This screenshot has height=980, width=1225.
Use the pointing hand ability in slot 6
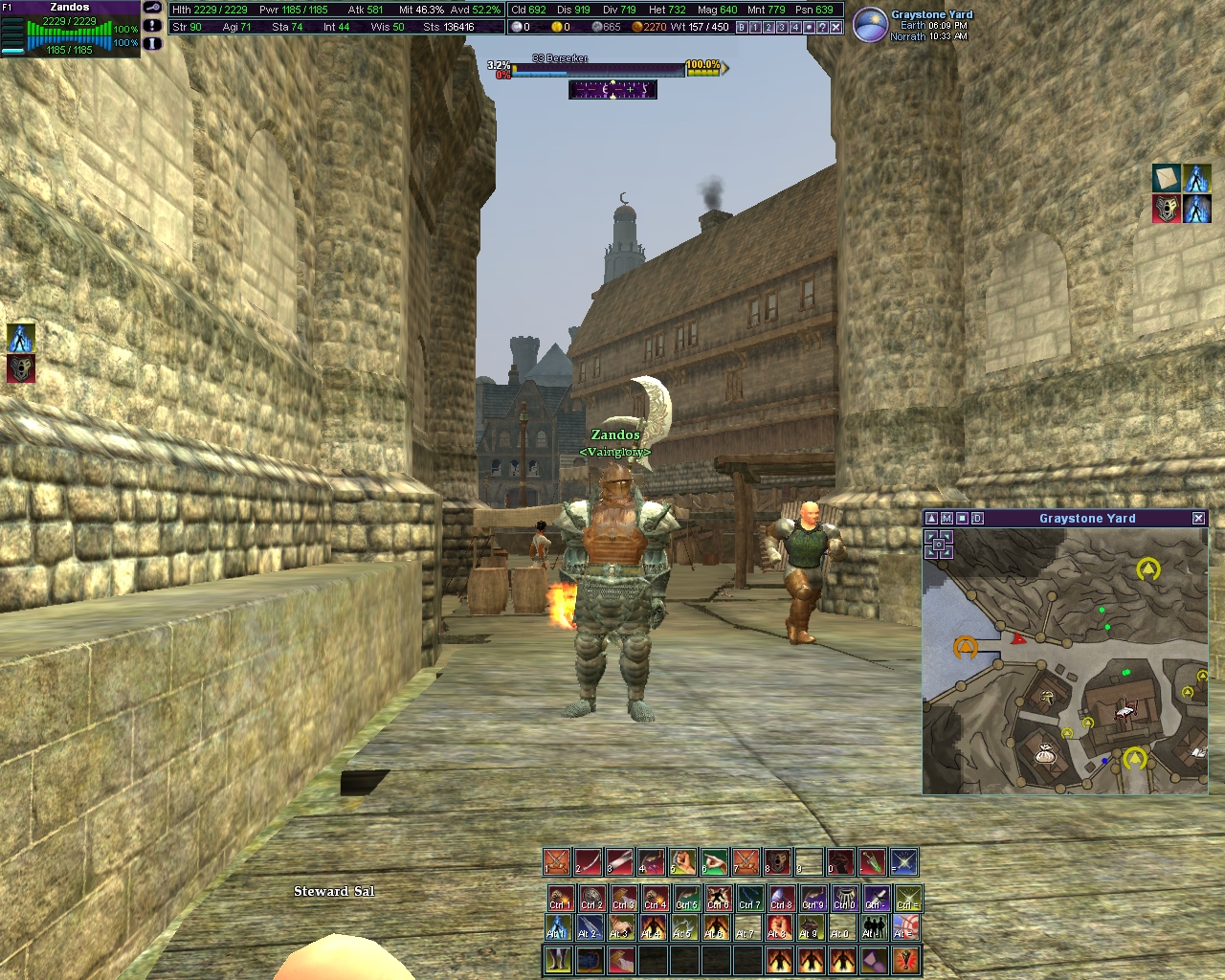click(x=714, y=862)
